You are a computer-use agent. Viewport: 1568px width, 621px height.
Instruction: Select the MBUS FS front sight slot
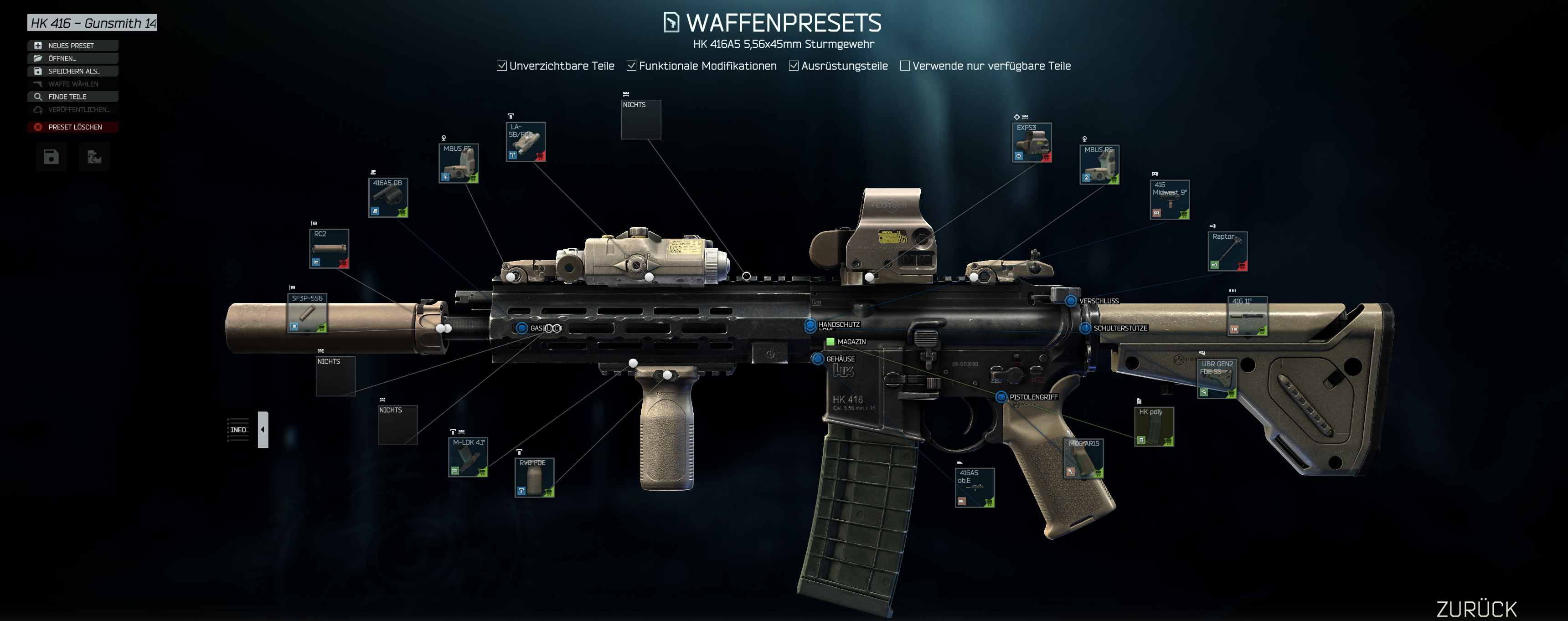pyautogui.click(x=459, y=164)
